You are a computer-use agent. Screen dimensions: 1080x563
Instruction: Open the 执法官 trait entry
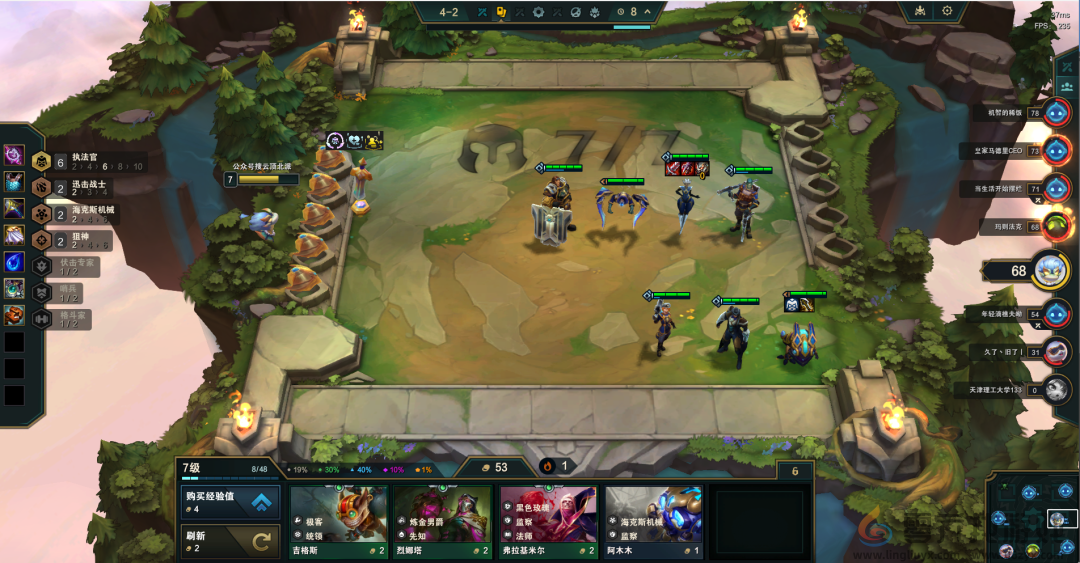coord(88,161)
